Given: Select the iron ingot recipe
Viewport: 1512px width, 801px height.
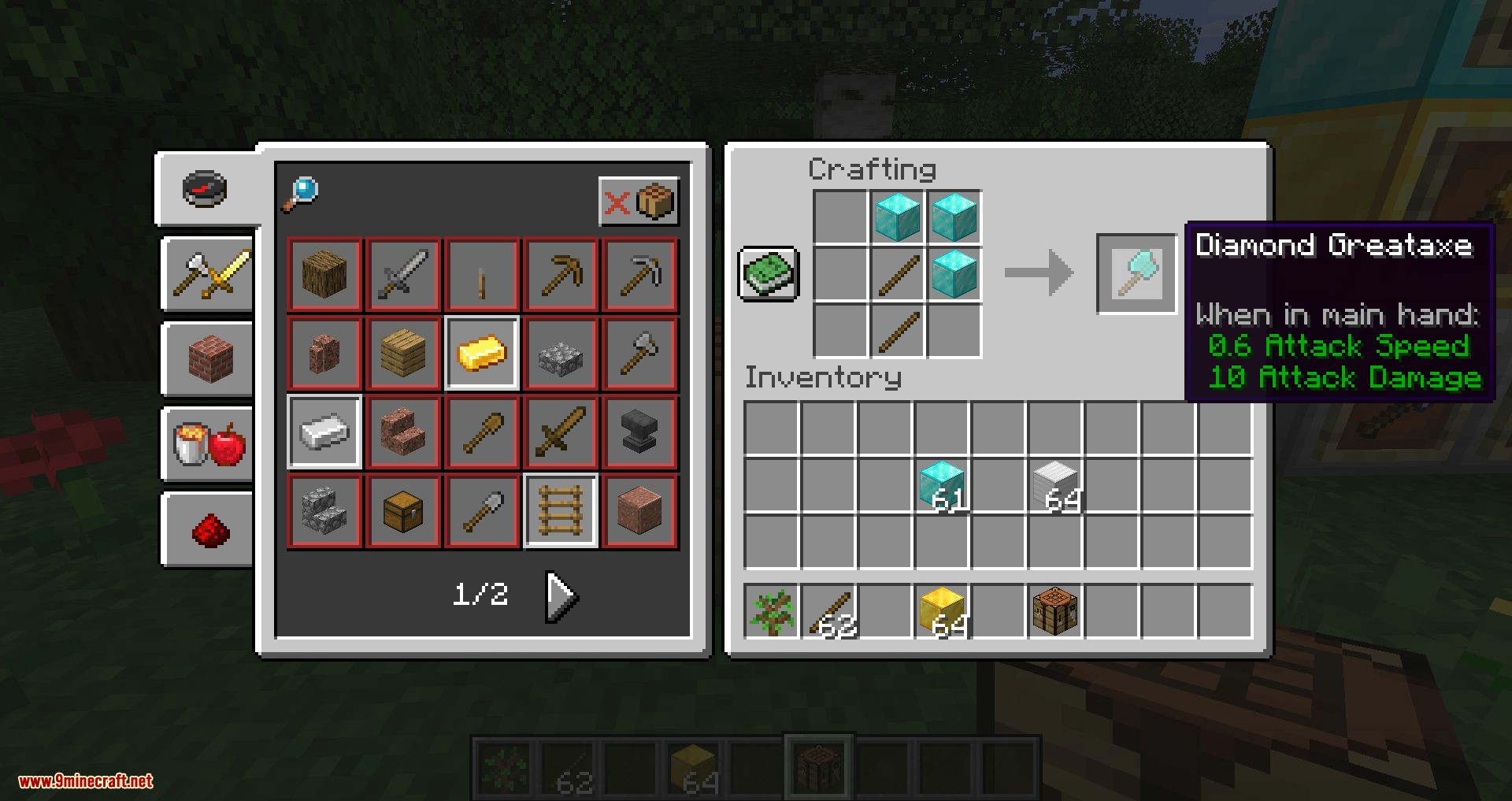Looking at the screenshot, I should coord(324,432).
